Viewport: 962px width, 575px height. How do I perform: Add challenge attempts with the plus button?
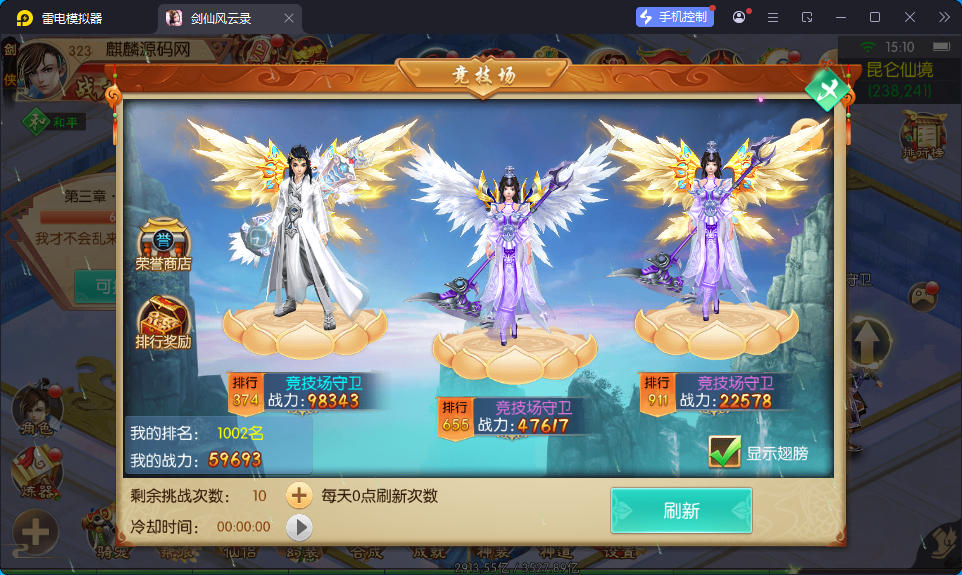299,495
